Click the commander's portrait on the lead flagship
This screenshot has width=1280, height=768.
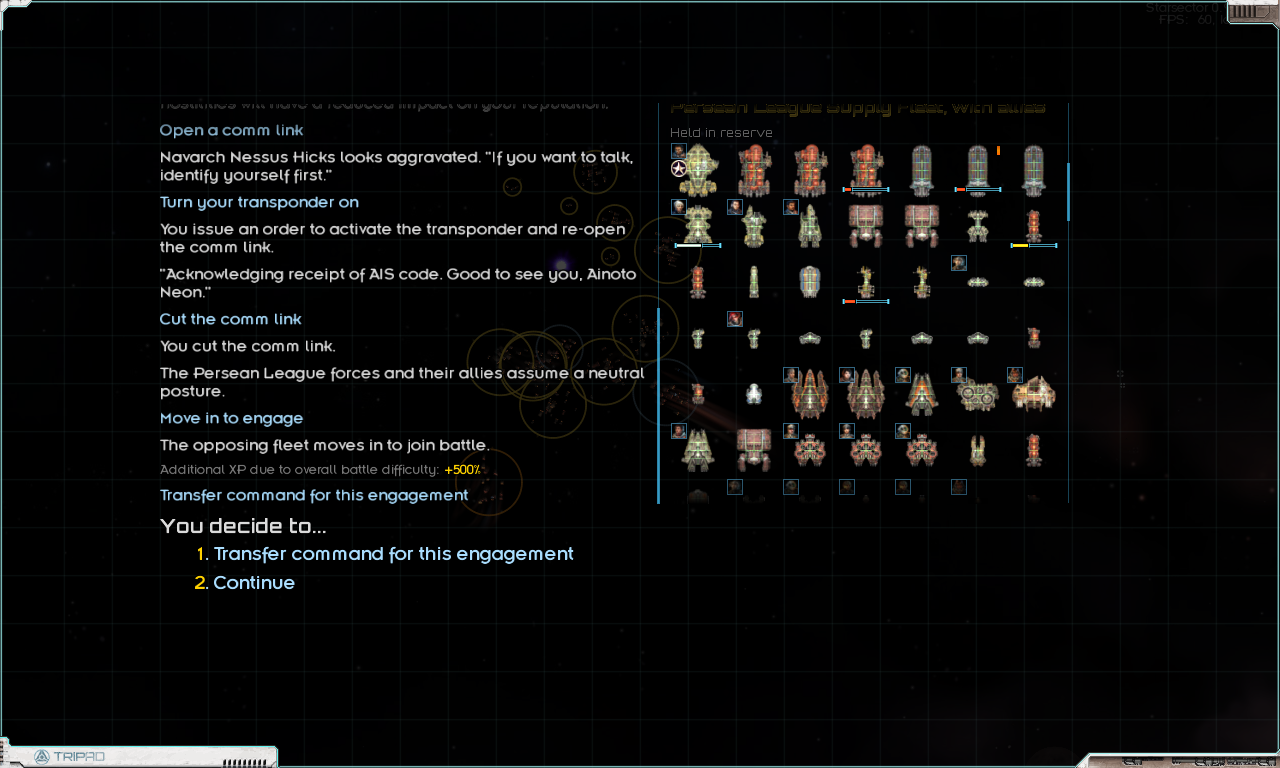pyautogui.click(x=677, y=151)
